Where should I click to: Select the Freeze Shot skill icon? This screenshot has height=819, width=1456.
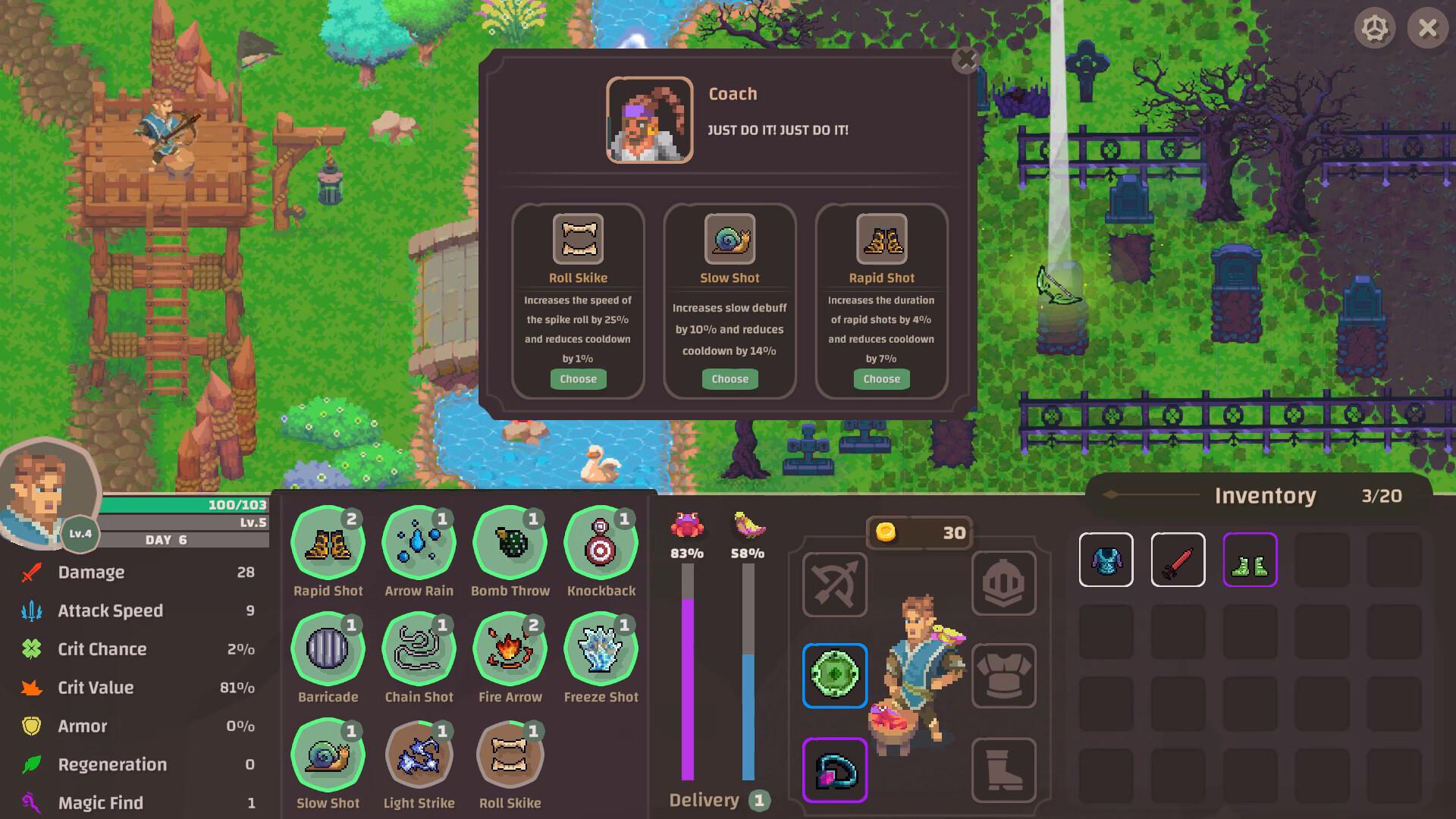coord(601,649)
